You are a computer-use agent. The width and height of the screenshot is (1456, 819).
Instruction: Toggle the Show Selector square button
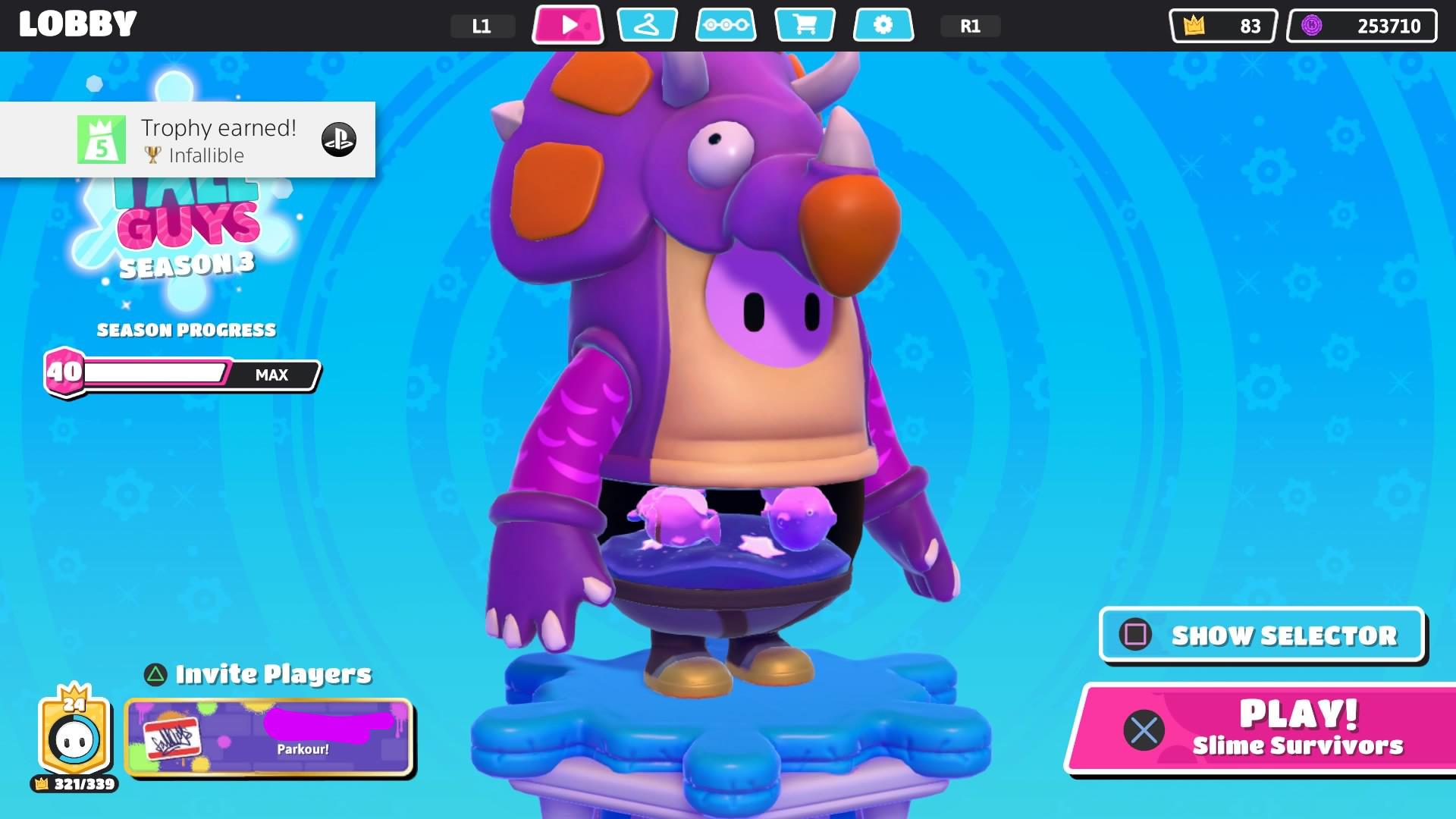tap(1261, 635)
